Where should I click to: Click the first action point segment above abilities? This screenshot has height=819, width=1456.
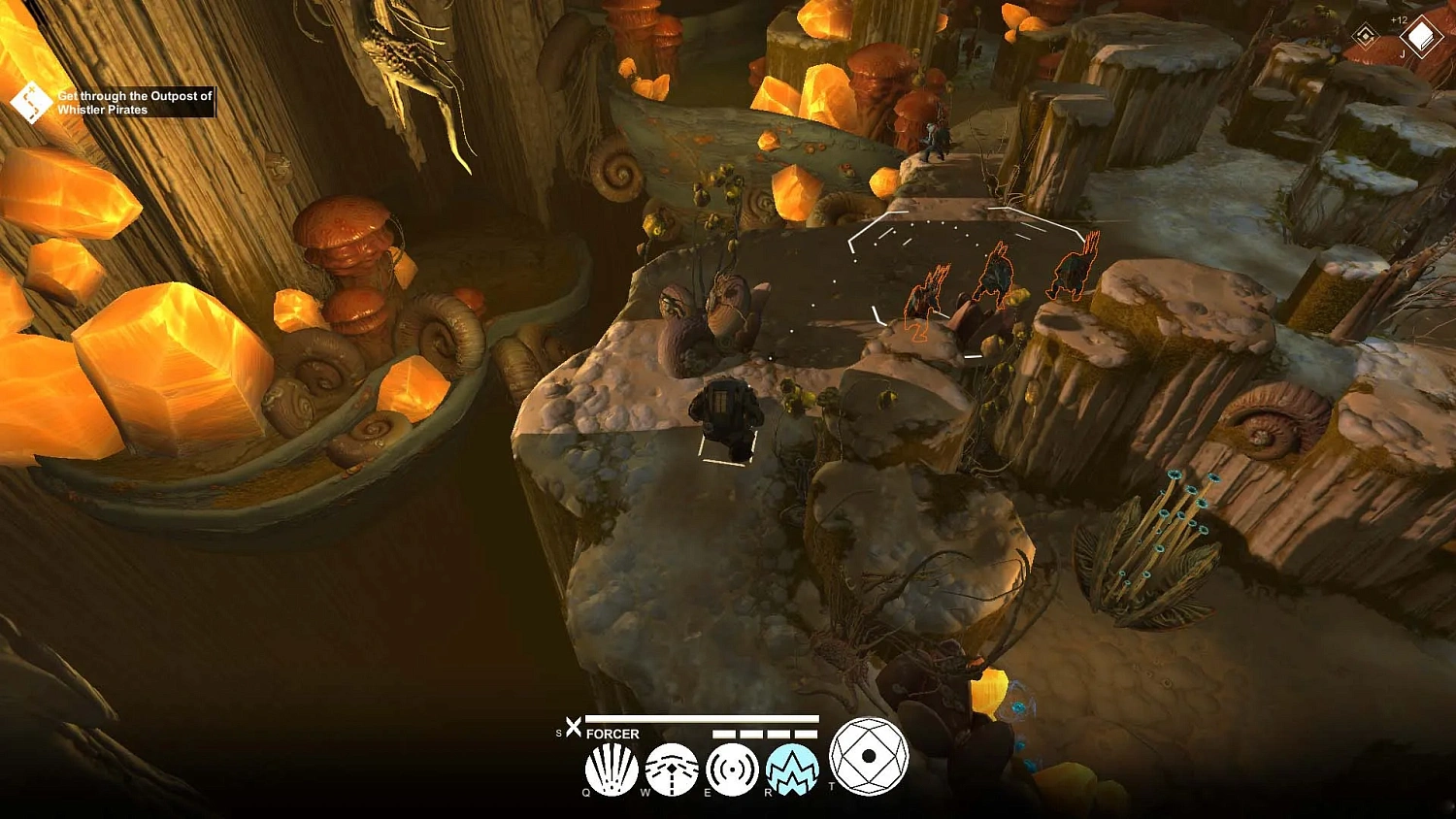pos(725,734)
